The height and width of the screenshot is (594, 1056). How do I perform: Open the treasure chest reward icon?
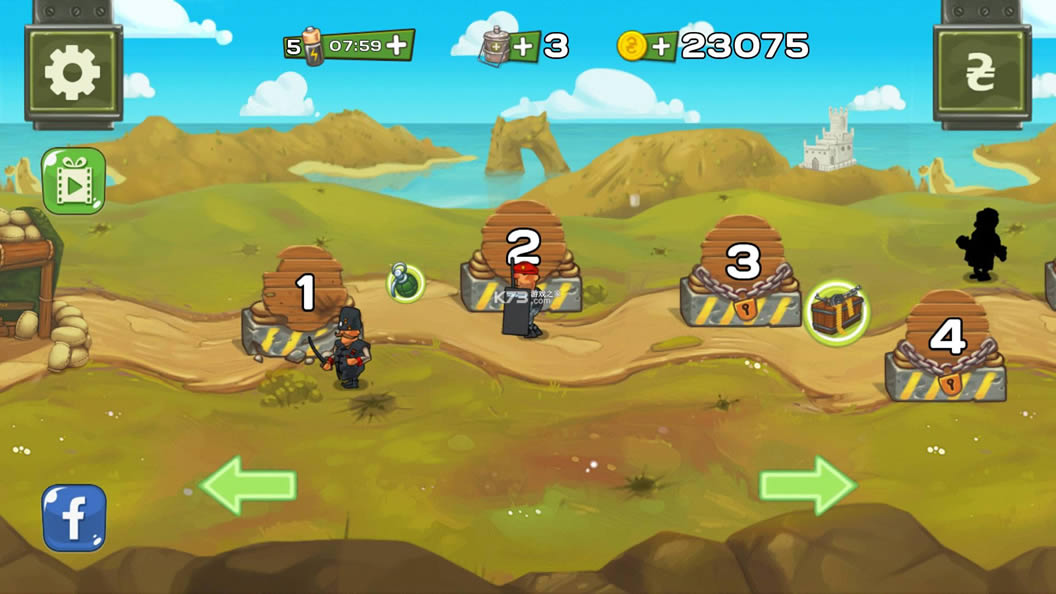pyautogui.click(x=836, y=312)
